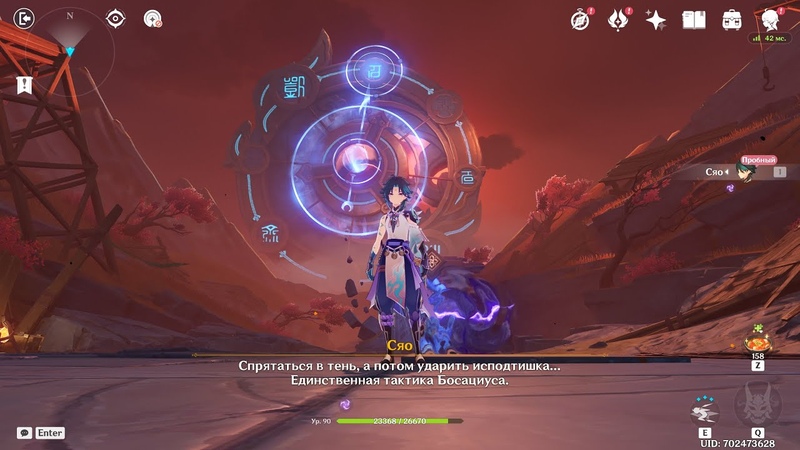Open the backpack inventory
This screenshot has width=800, height=450.
732,19
